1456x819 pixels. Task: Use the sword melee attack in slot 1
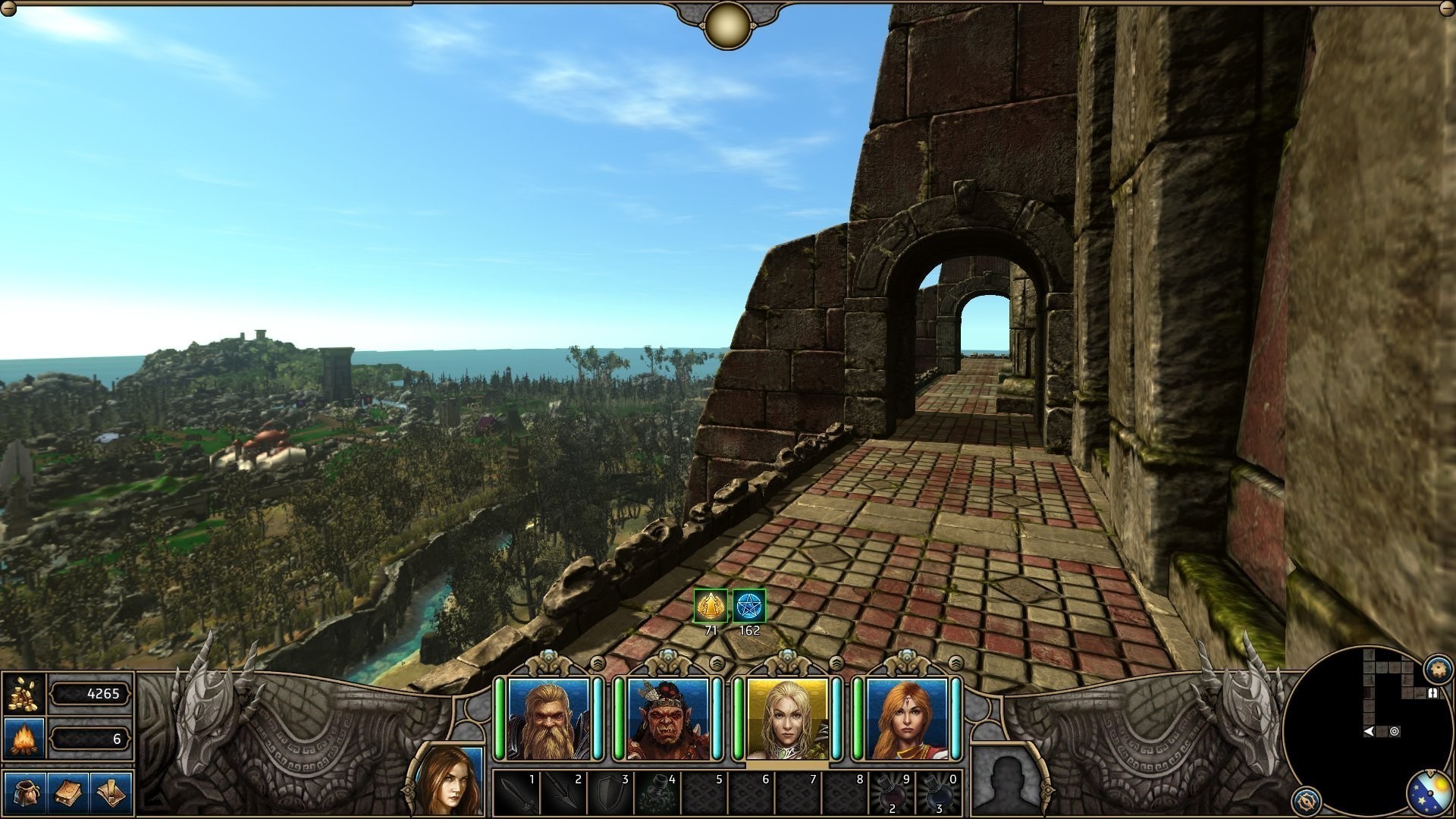(516, 793)
